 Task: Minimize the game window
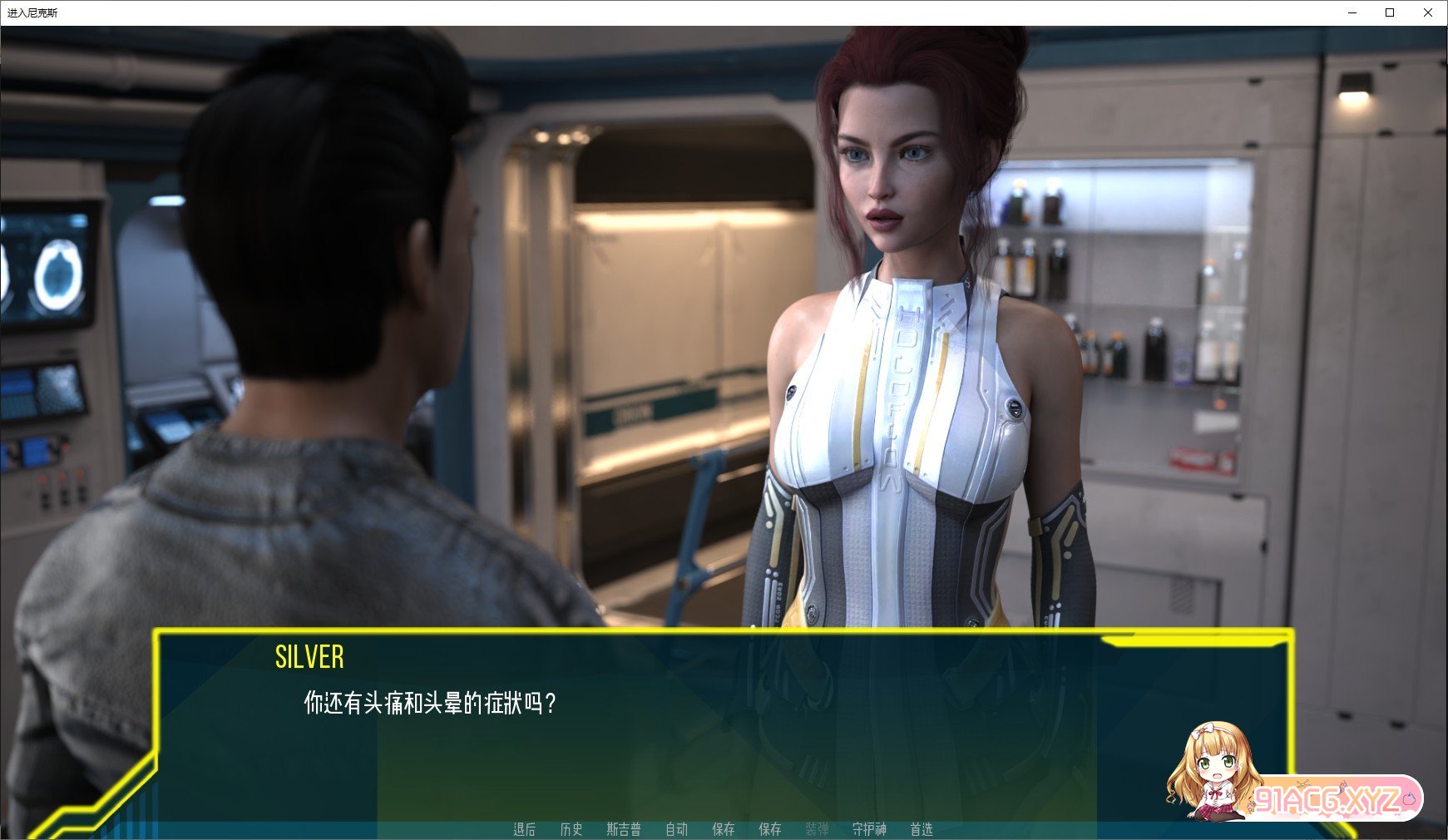(1352, 12)
